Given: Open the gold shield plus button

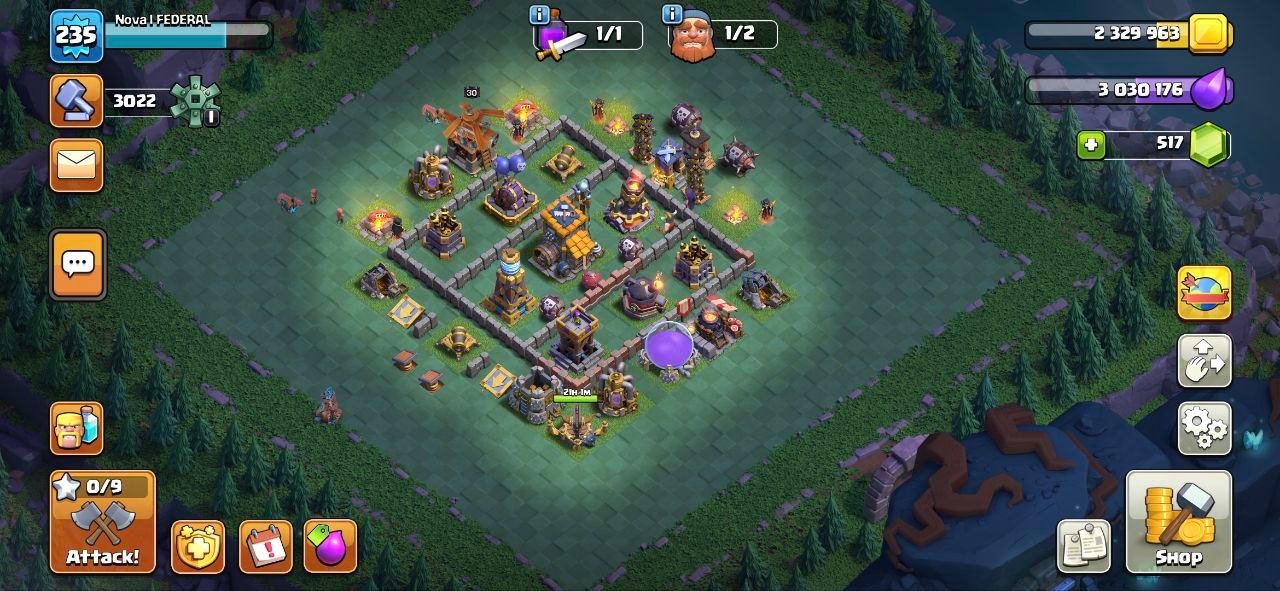Looking at the screenshot, I should 198,547.
